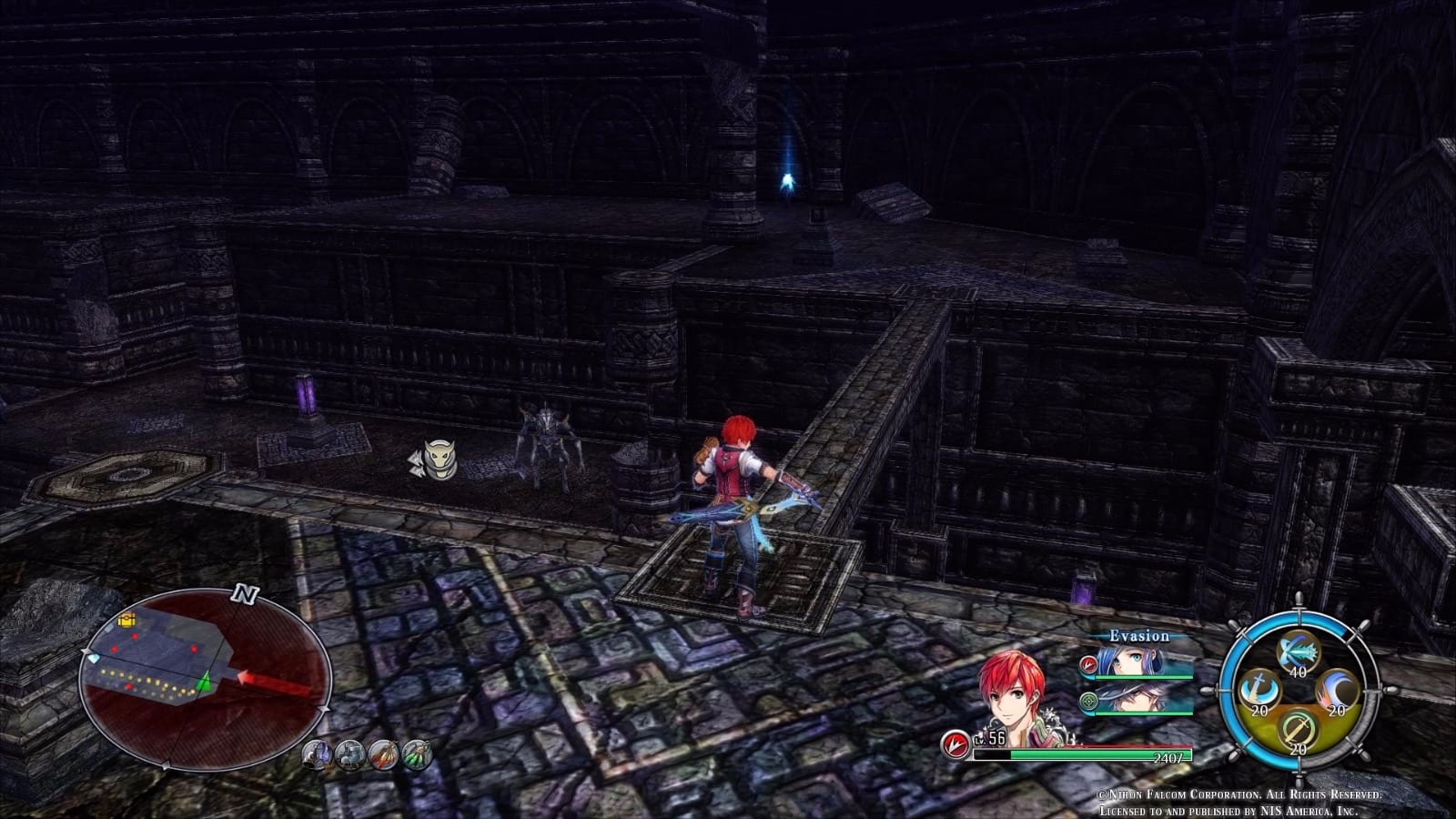
Task: Click the treasure chest marker on the minimap
Action: [x=127, y=621]
